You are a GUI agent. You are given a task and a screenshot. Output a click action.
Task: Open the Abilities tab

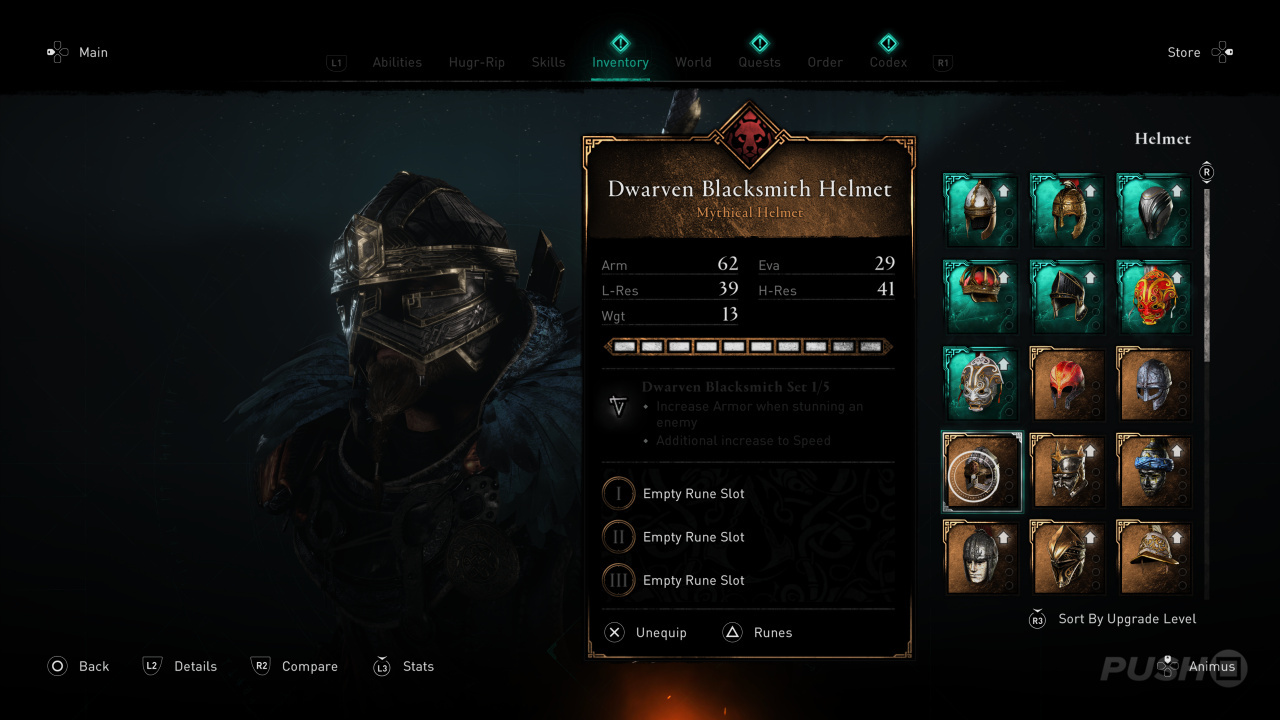(397, 62)
